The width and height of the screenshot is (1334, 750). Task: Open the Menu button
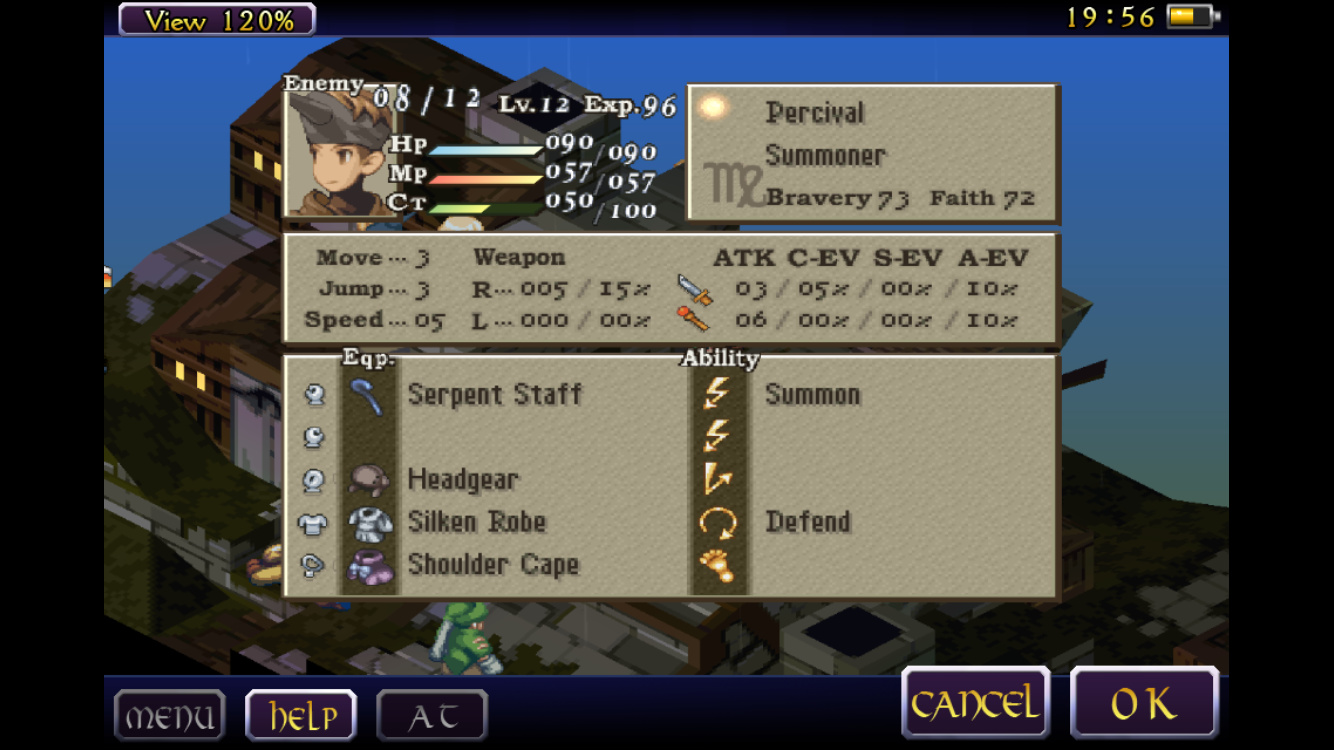169,716
